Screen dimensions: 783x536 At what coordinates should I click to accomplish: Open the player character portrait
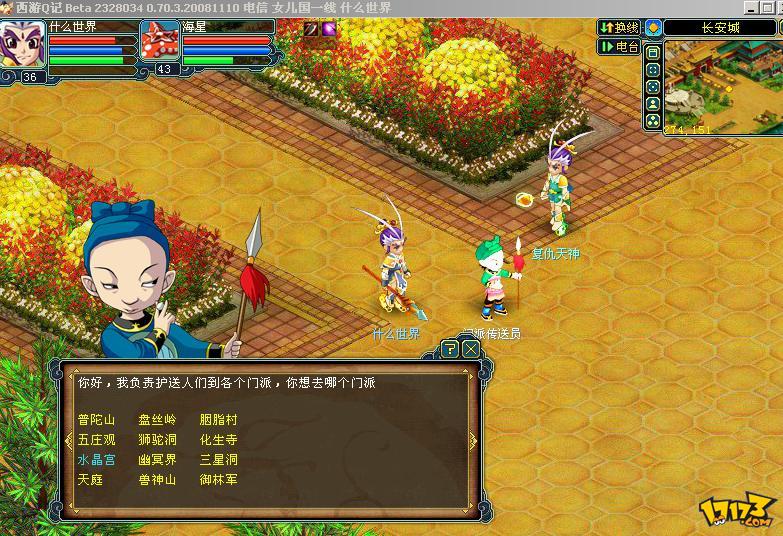22,44
